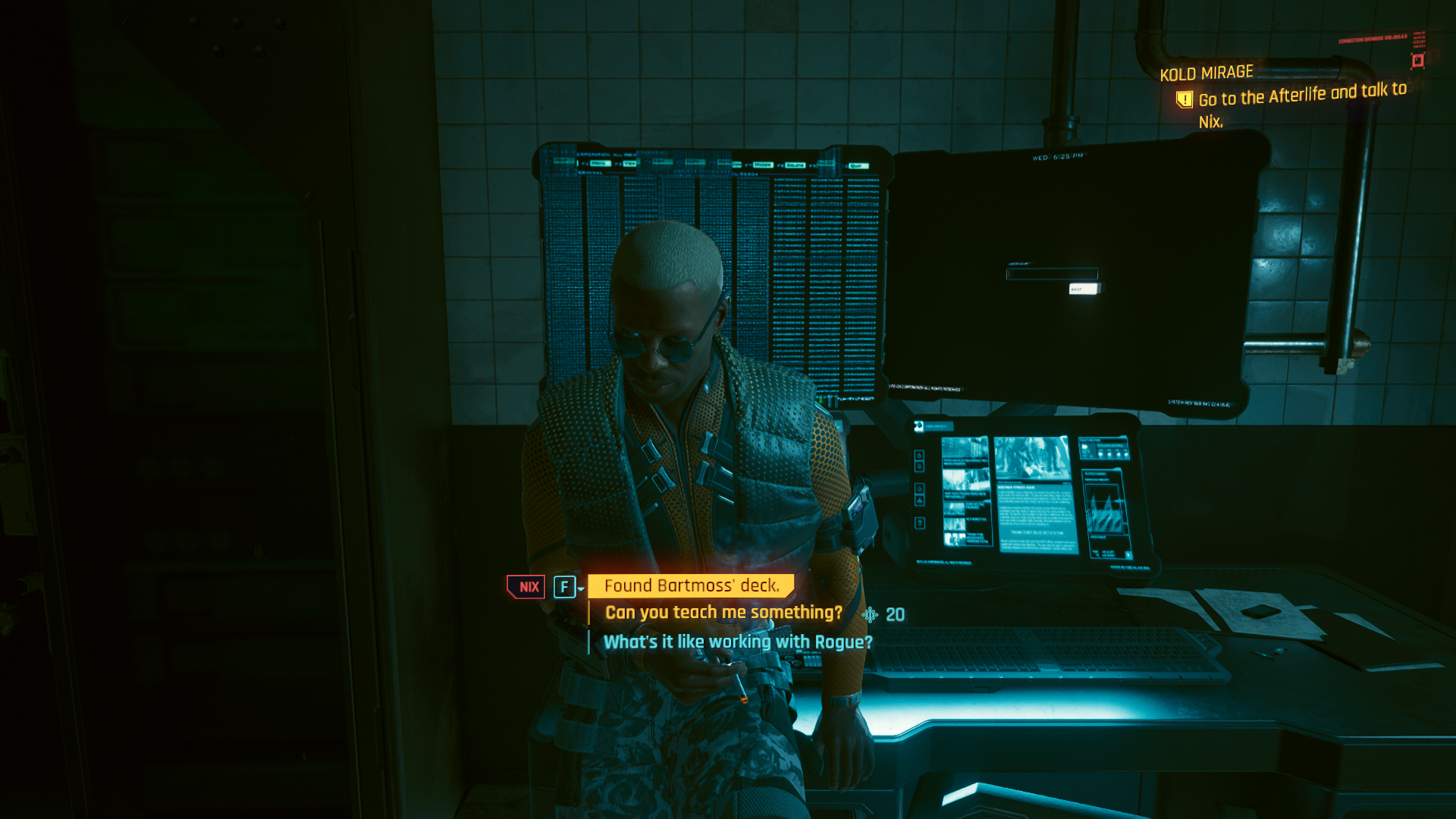Click the NIX speaker badge
1456x819 pixels.
pos(529,586)
